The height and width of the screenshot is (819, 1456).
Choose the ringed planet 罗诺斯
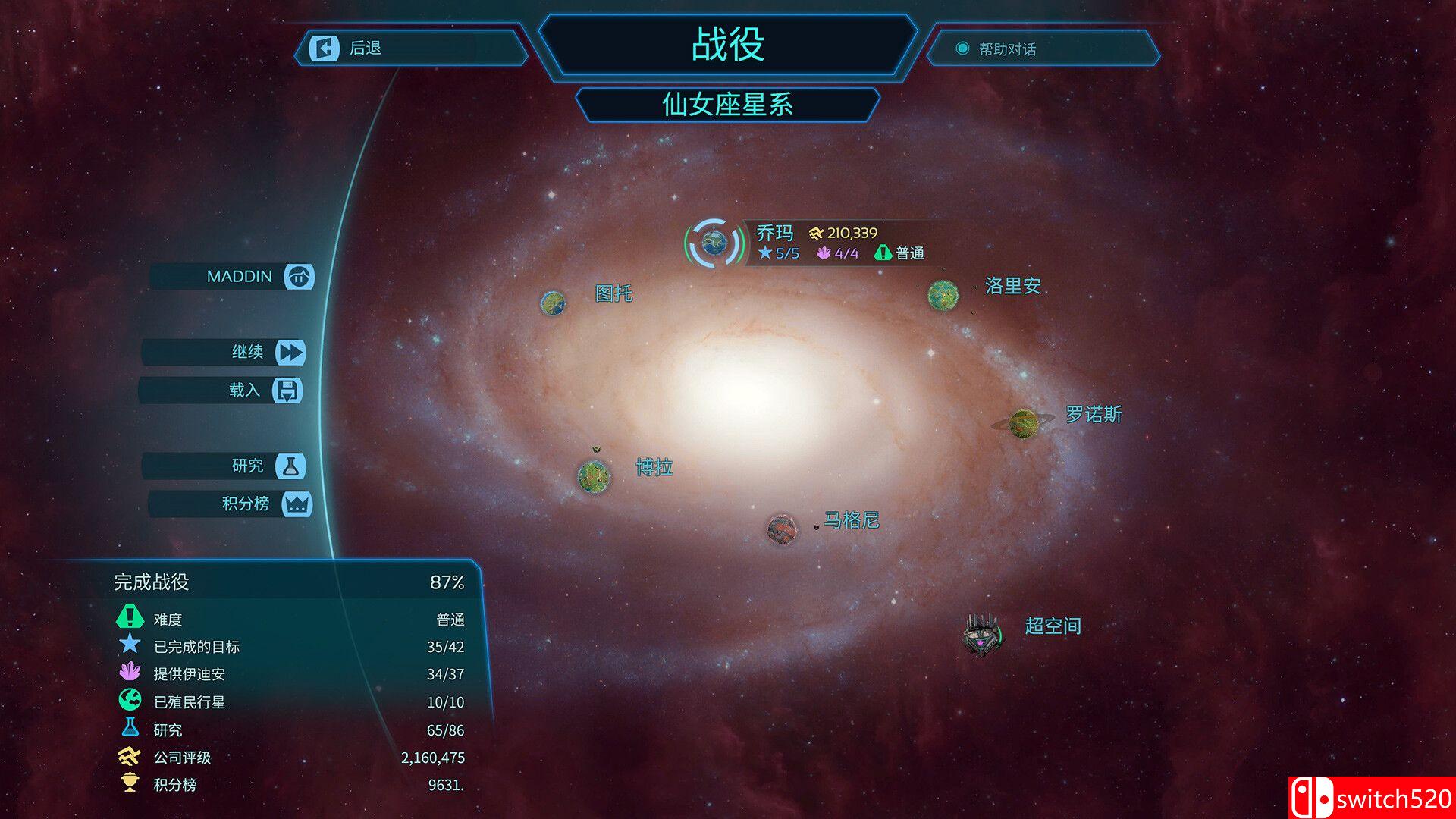(x=1024, y=424)
